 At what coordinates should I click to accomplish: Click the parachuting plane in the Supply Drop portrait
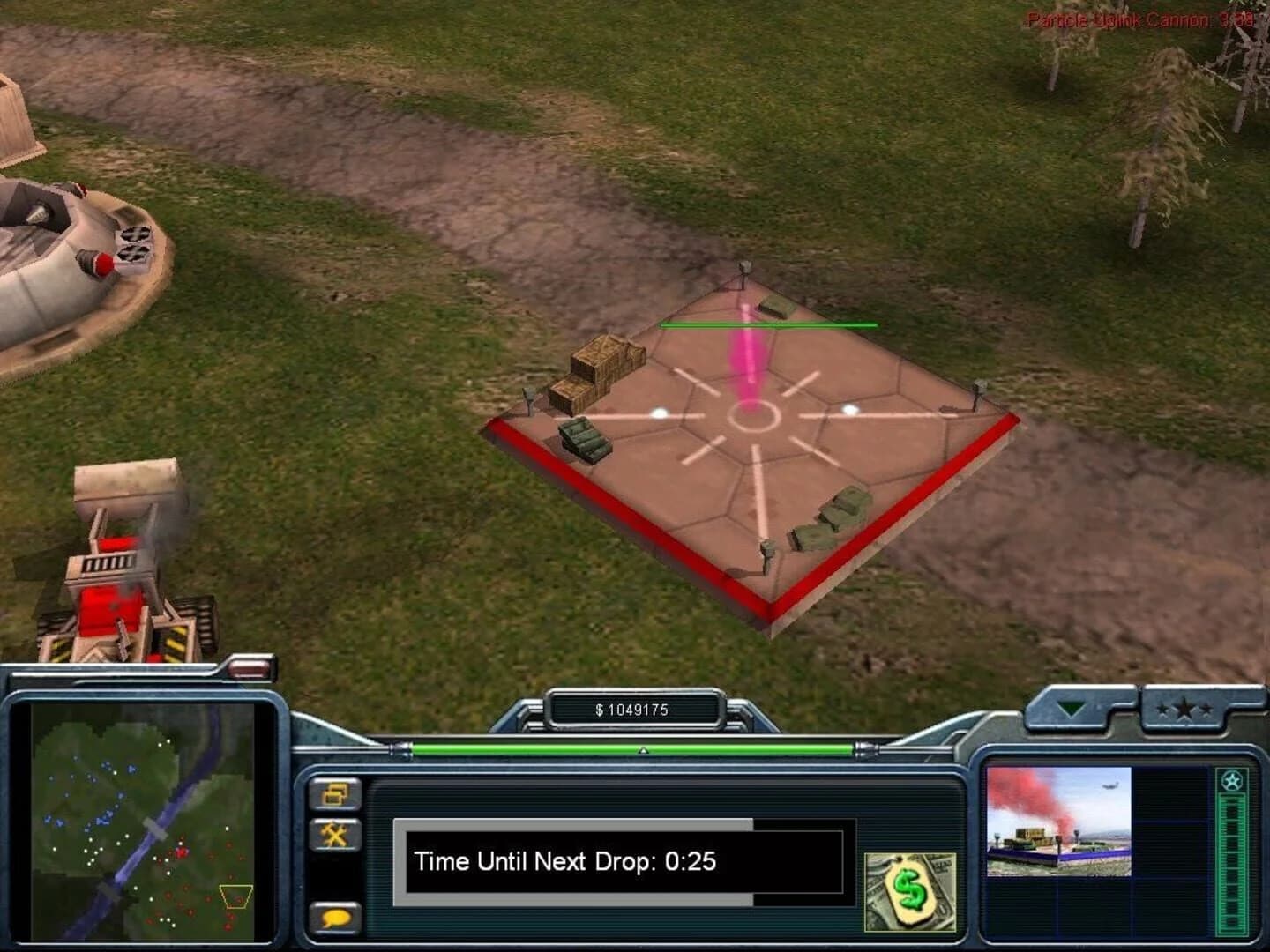[x=1109, y=785]
